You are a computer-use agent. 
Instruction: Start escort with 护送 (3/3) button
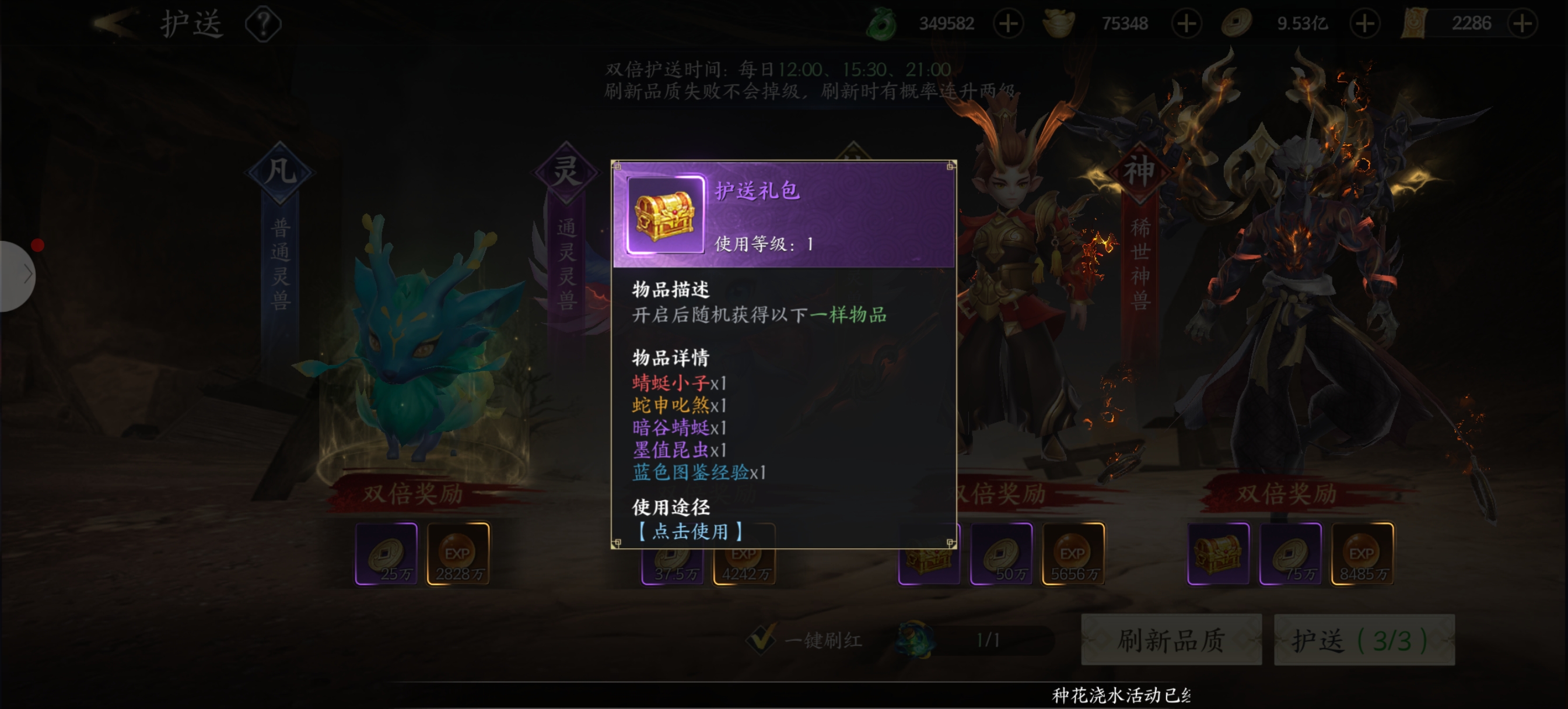click(x=1363, y=640)
